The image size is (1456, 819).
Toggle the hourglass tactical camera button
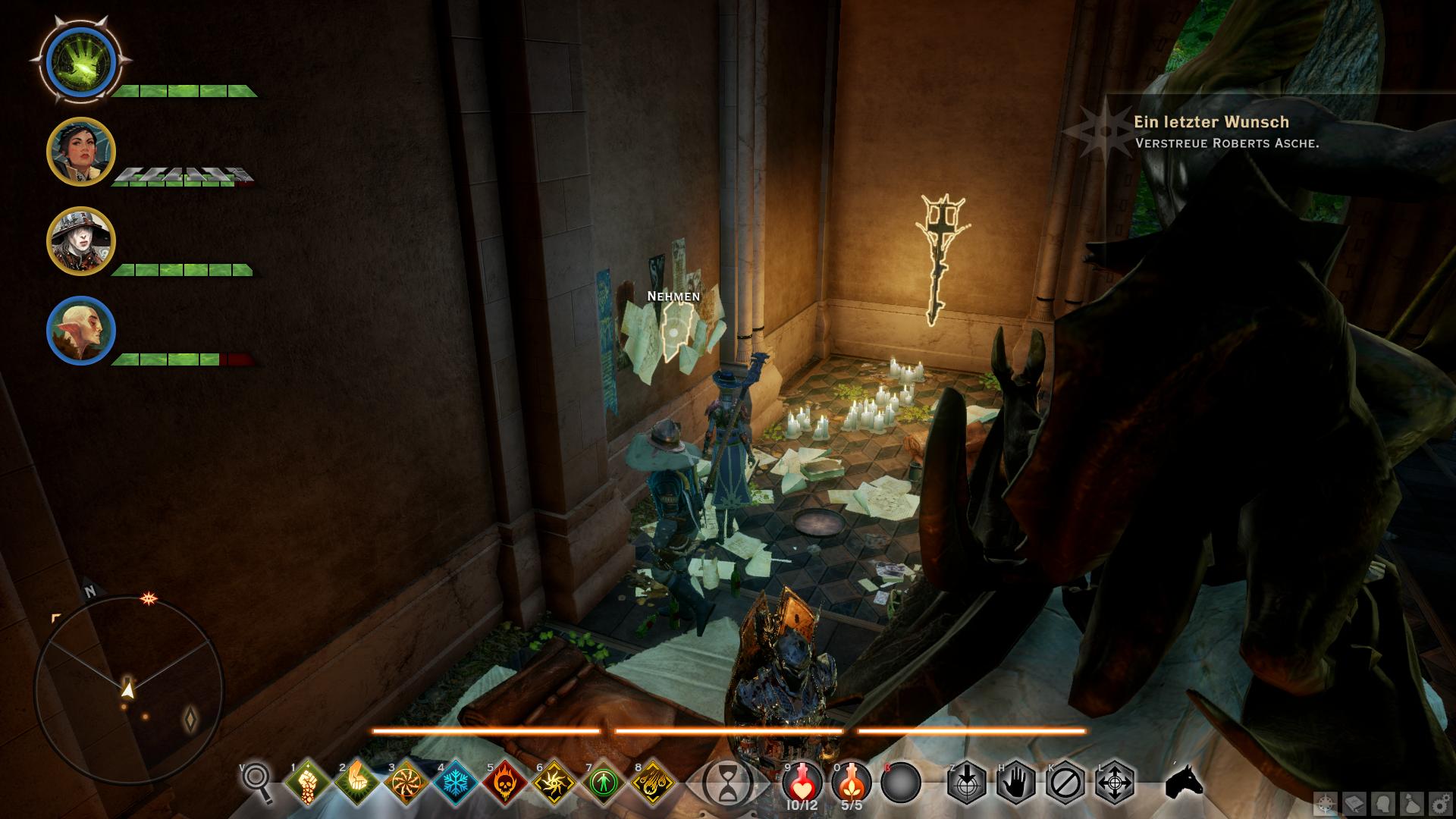(728, 783)
